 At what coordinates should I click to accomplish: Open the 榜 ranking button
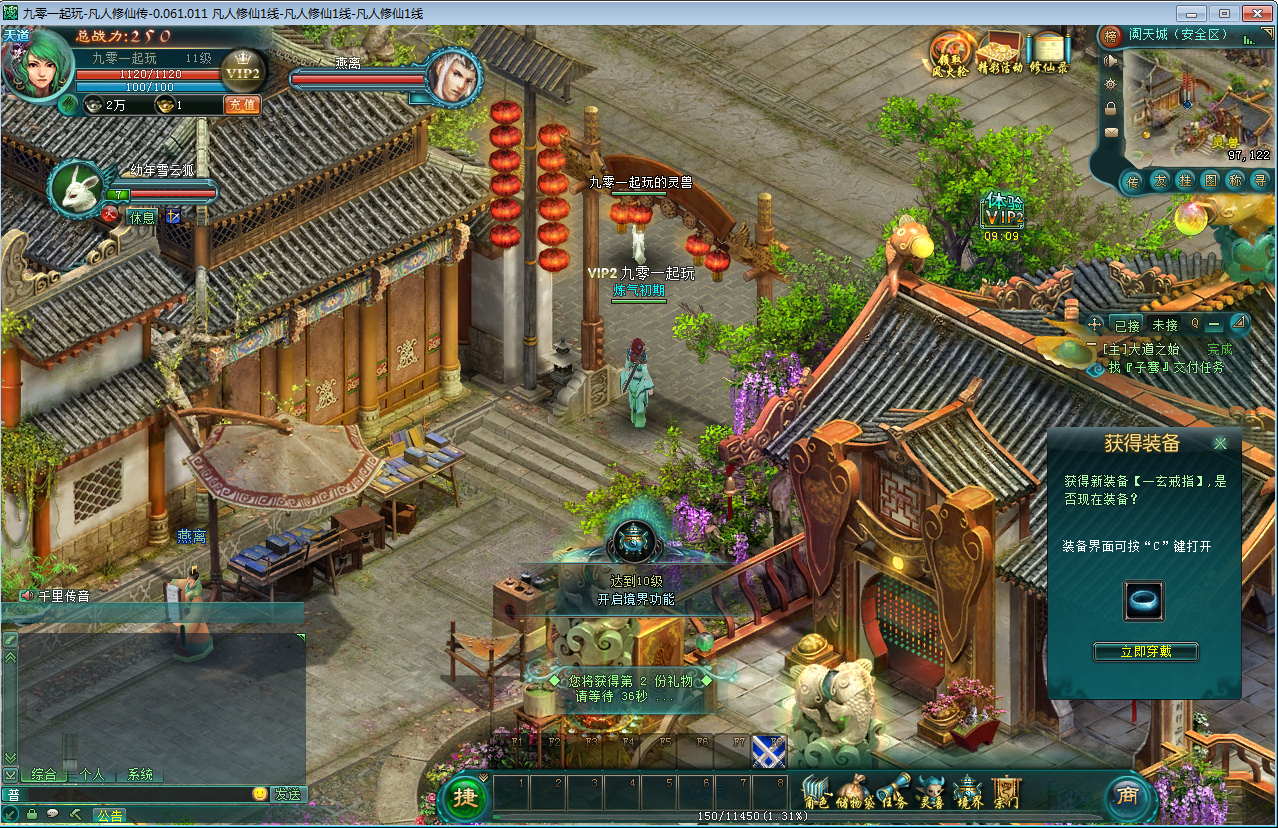pos(1110,37)
